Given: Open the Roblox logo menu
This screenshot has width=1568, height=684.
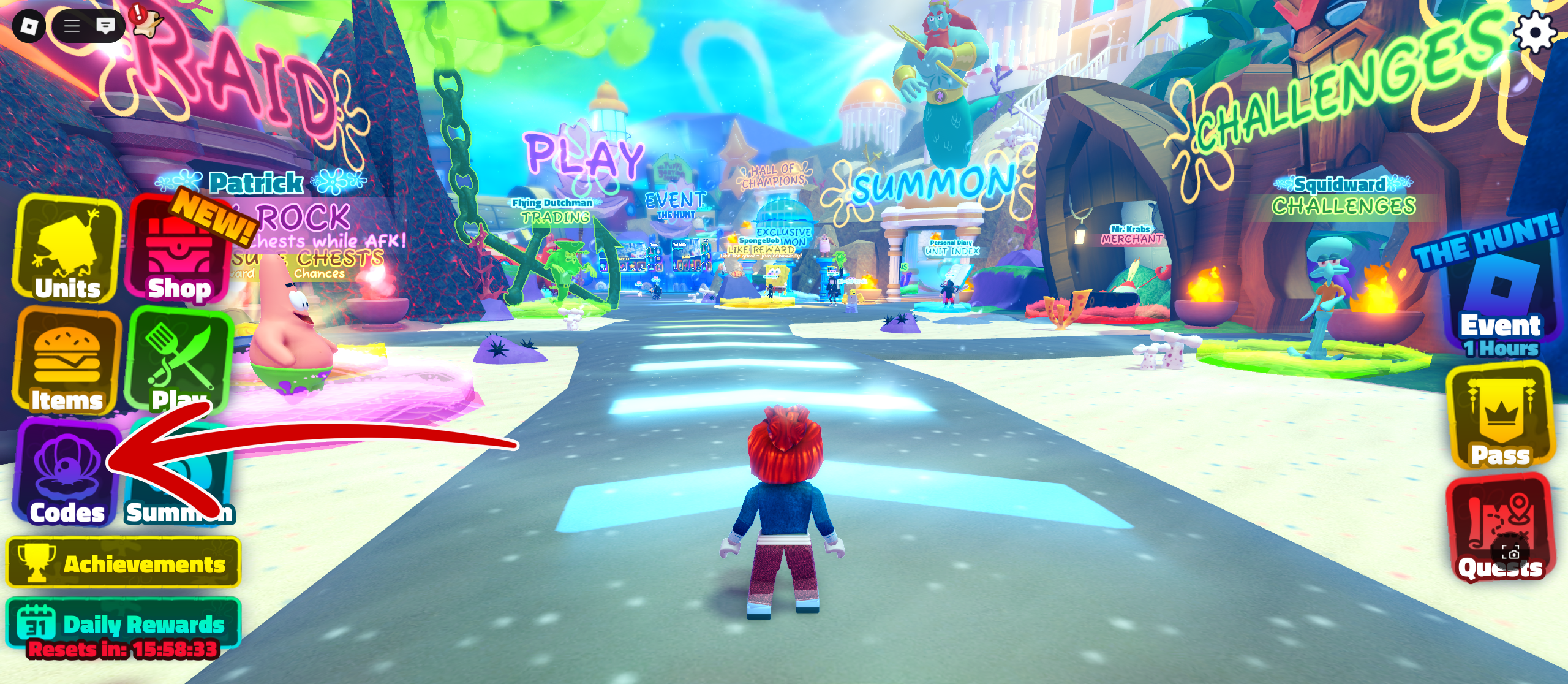Looking at the screenshot, I should pos(29,26).
